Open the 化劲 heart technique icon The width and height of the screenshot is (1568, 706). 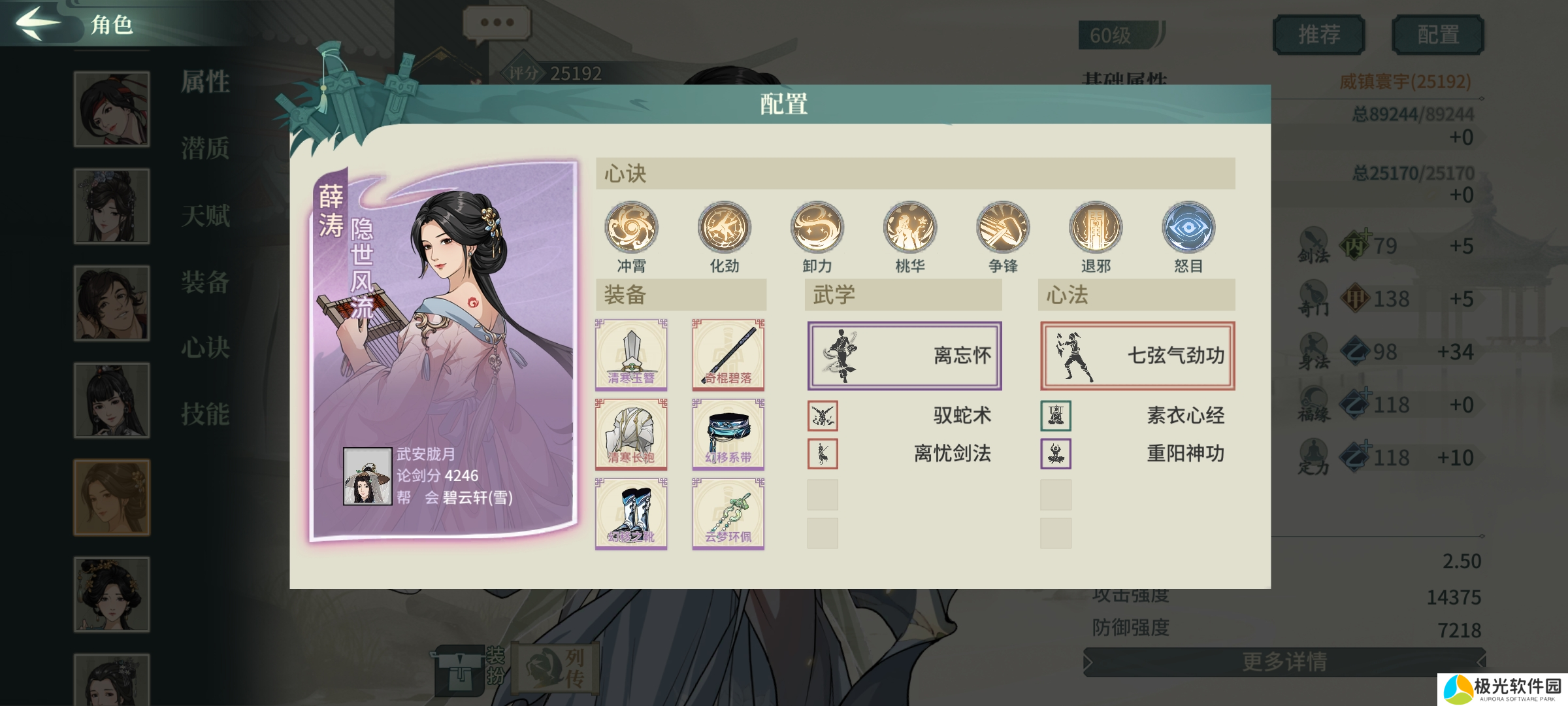pos(725,227)
